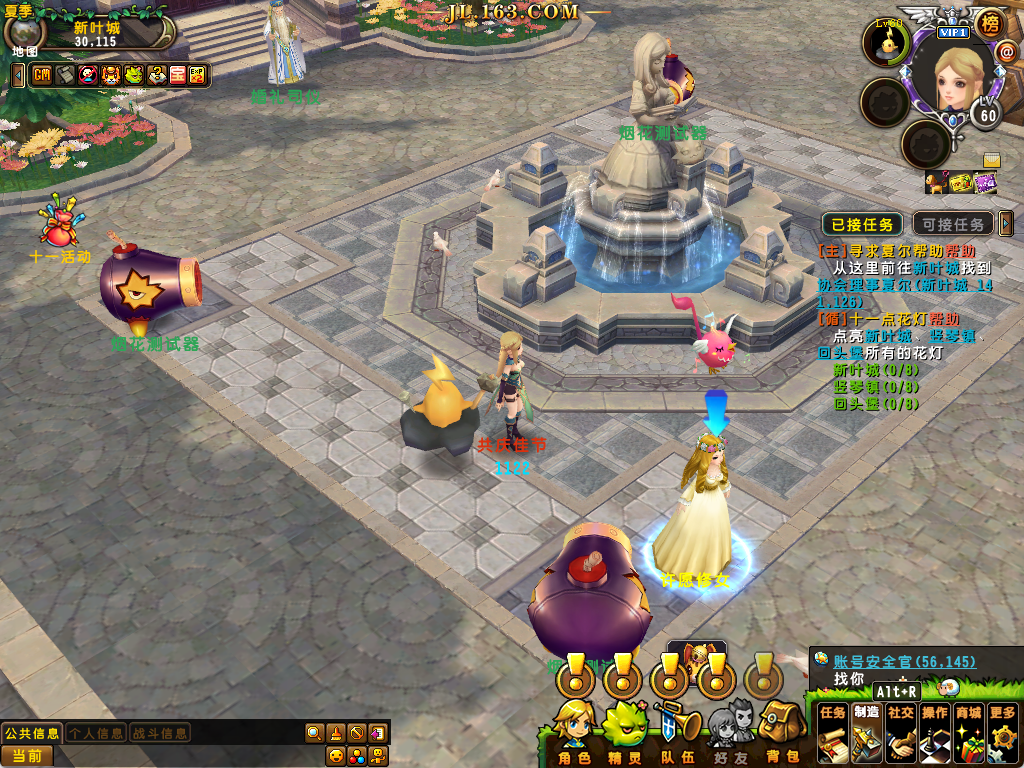This screenshot has width=1024, height=768.
Task: Open the 队伍 team menu
Action: (x=677, y=732)
